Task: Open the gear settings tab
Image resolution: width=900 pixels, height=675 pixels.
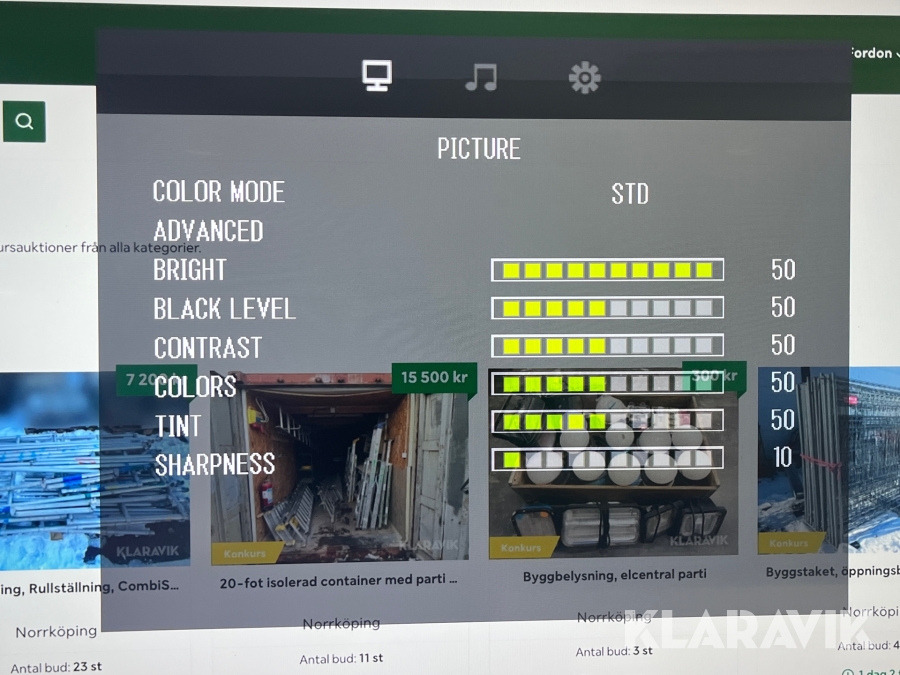Action: point(584,77)
